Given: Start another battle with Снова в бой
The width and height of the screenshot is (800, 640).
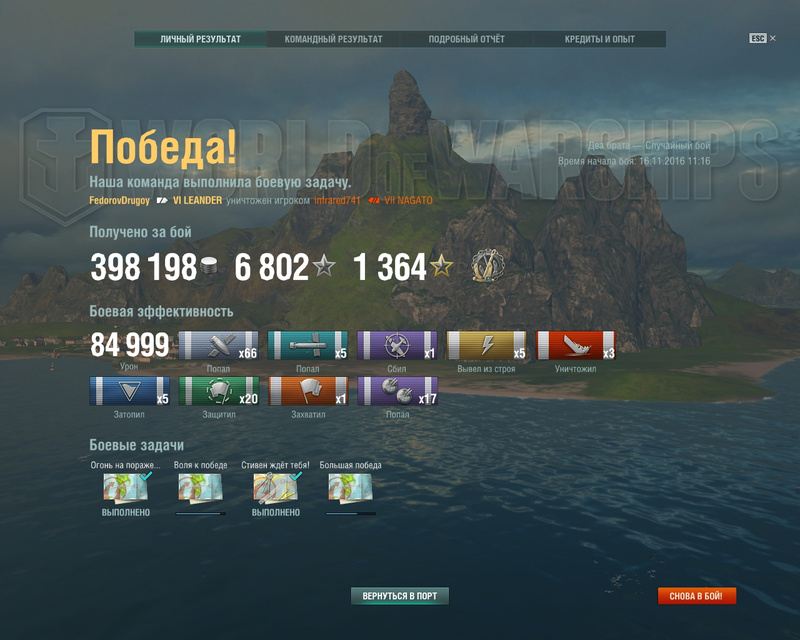Looking at the screenshot, I should click(697, 596).
